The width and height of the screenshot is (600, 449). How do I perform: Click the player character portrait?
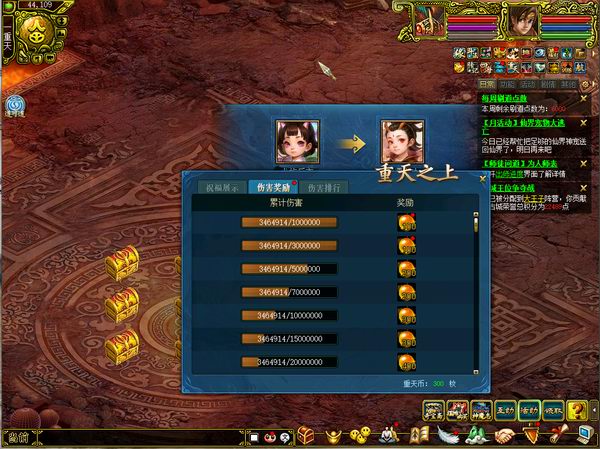(521, 19)
